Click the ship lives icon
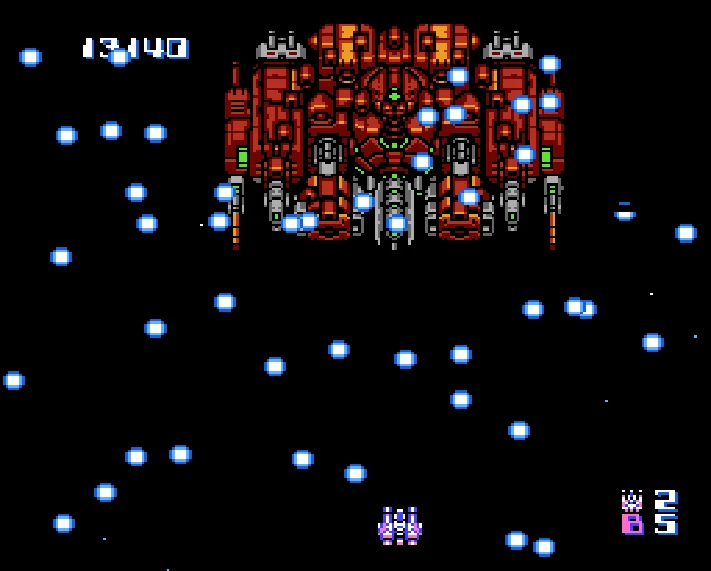The width and height of the screenshot is (711, 571). click(x=632, y=499)
